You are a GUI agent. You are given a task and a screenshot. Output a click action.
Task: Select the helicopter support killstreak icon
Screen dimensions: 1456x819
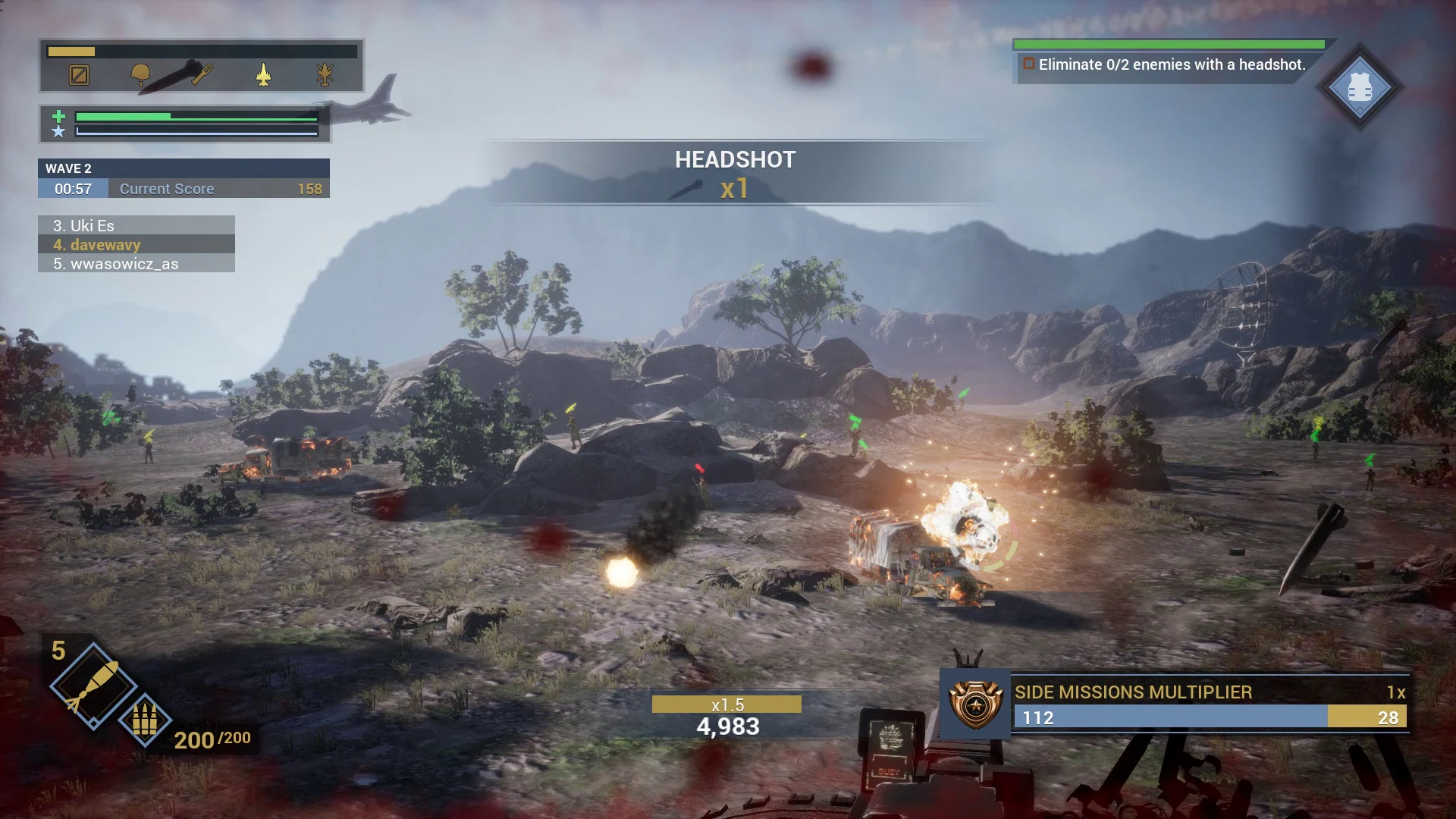pyautogui.click(x=325, y=74)
